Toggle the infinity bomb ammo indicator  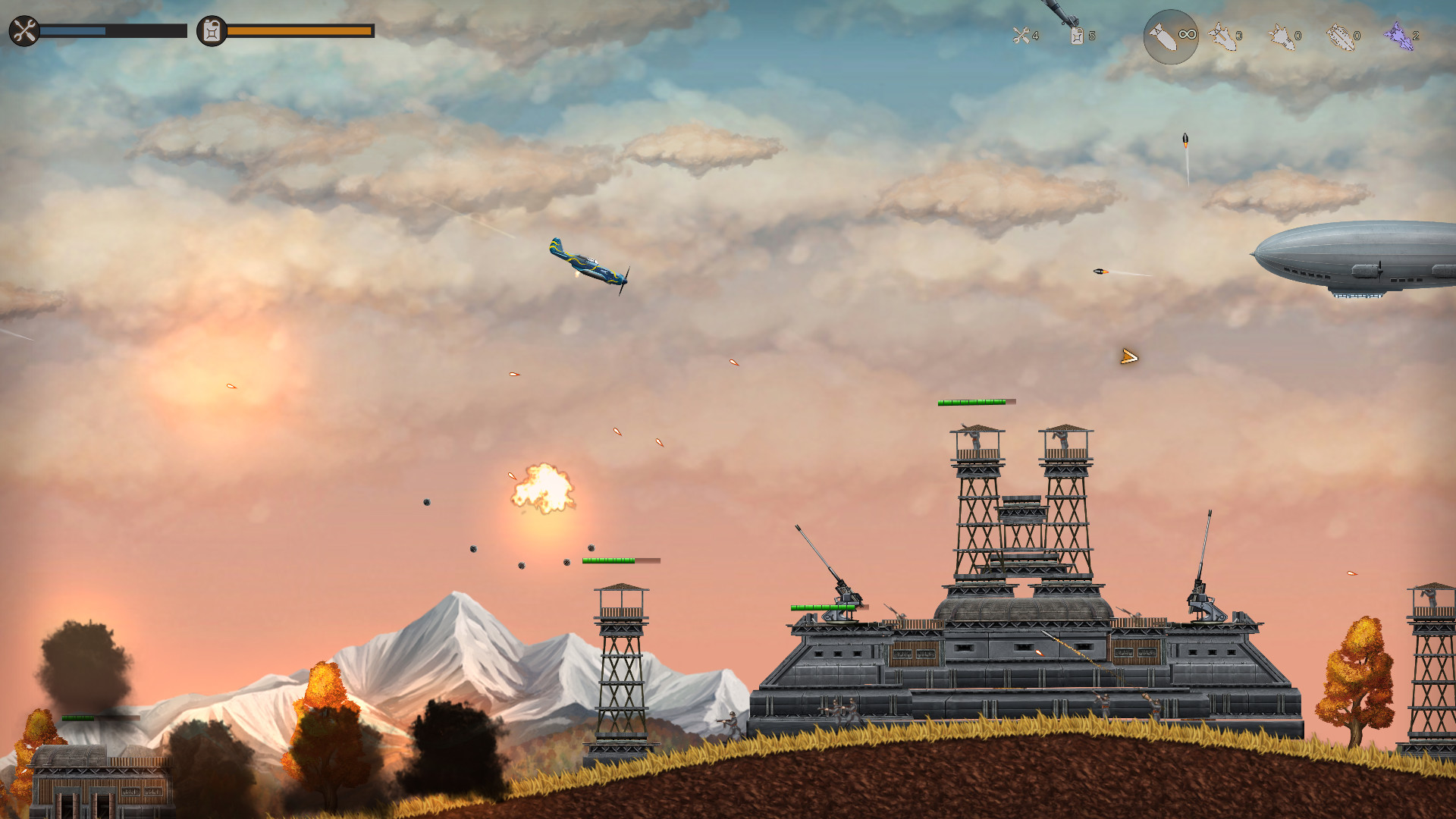pyautogui.click(x=1187, y=34)
